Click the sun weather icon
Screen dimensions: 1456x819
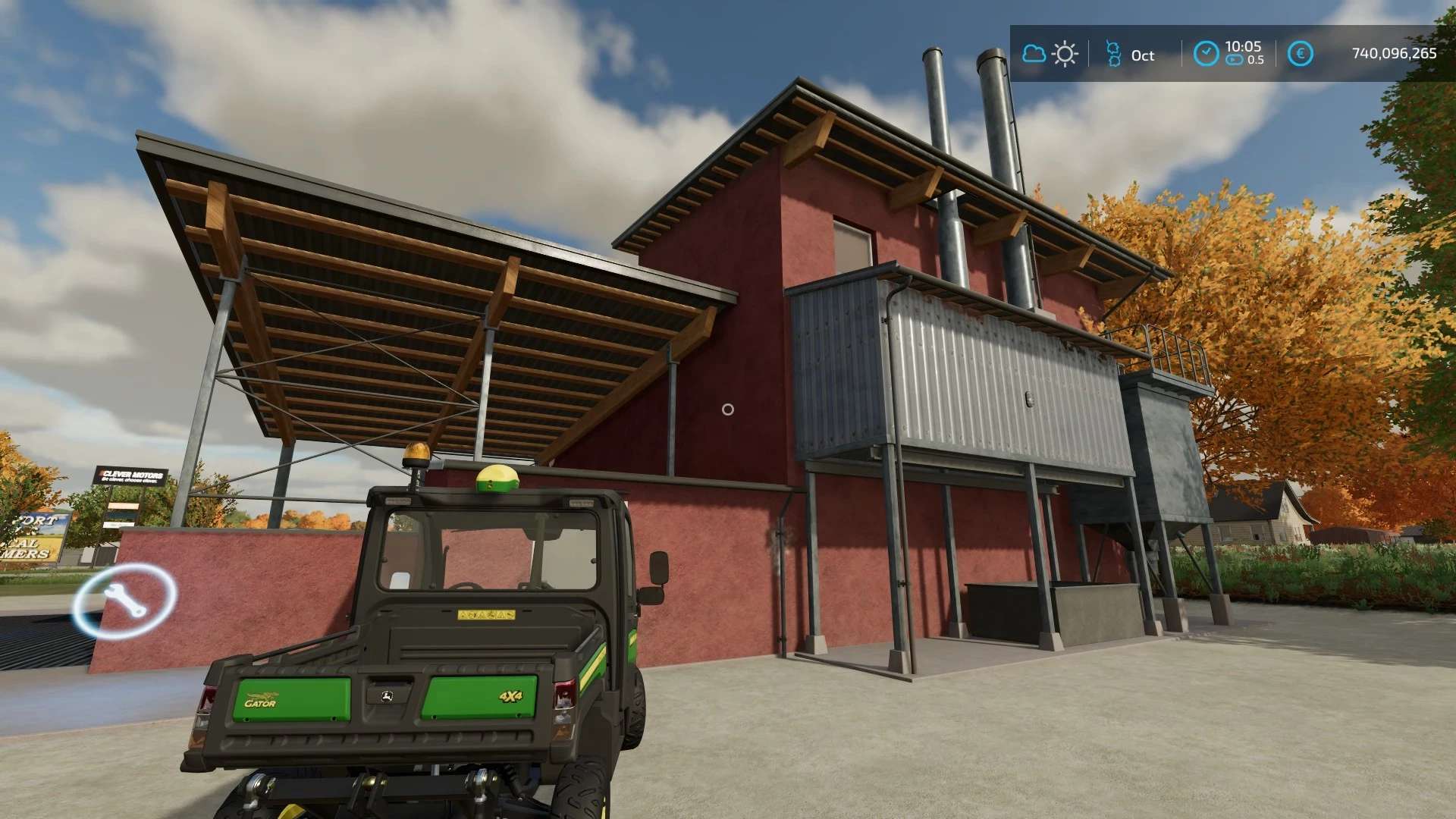point(1065,54)
